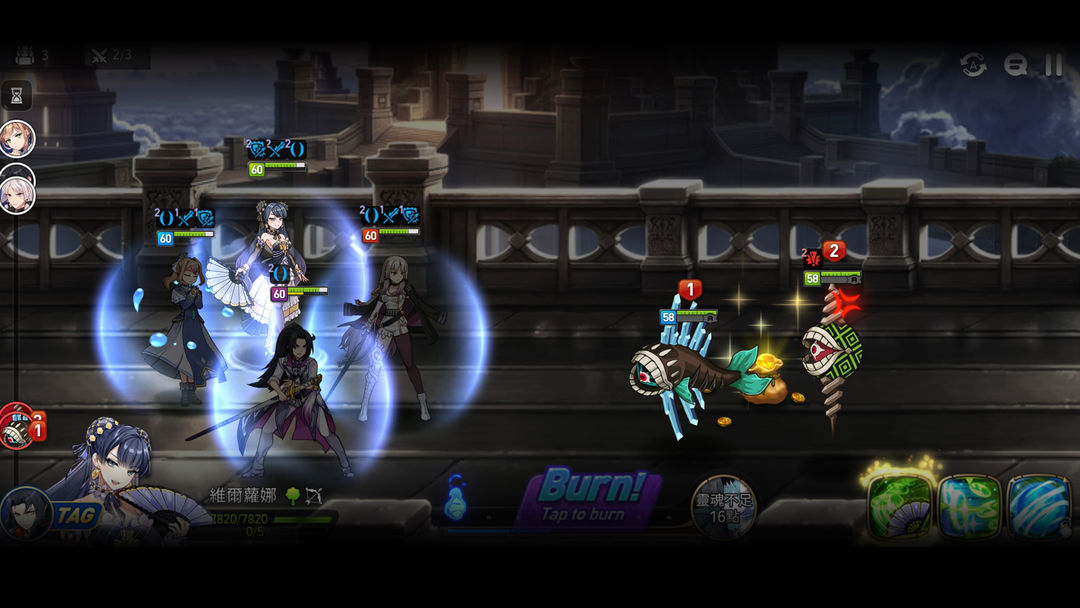Click the blue soul gourd icon

tap(455, 497)
